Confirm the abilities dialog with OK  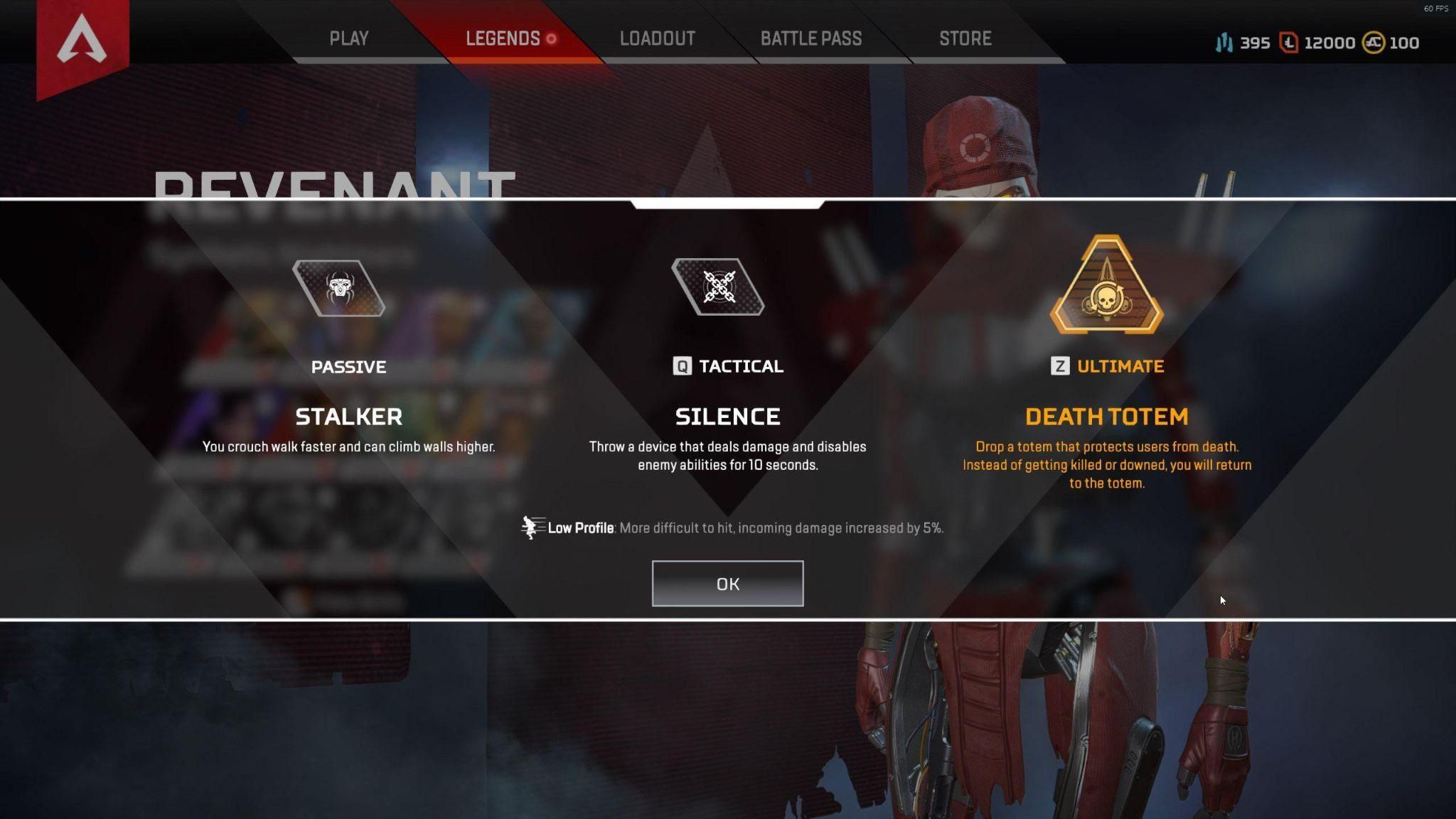tap(727, 584)
